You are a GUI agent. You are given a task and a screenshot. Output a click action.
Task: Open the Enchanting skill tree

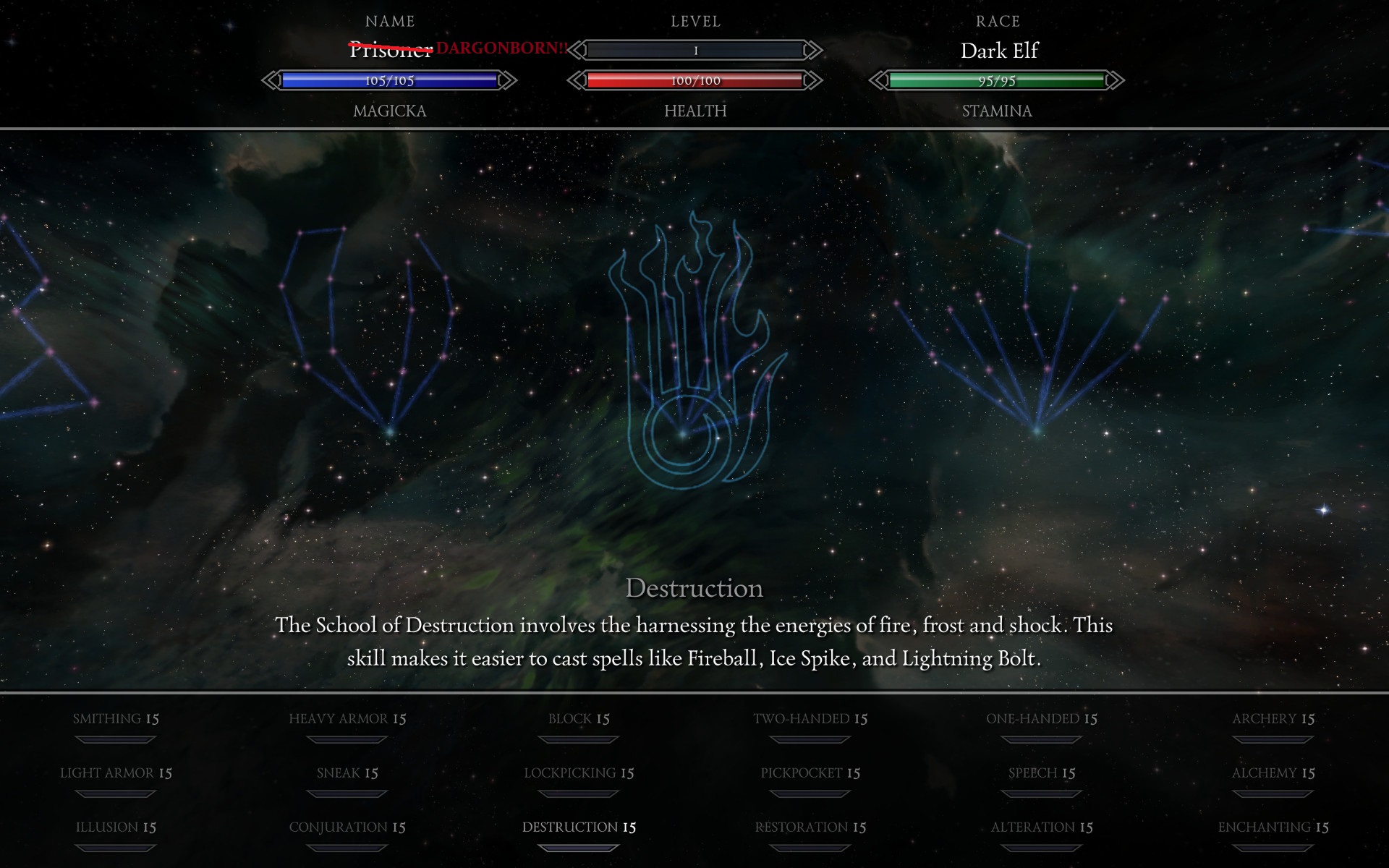(1273, 827)
